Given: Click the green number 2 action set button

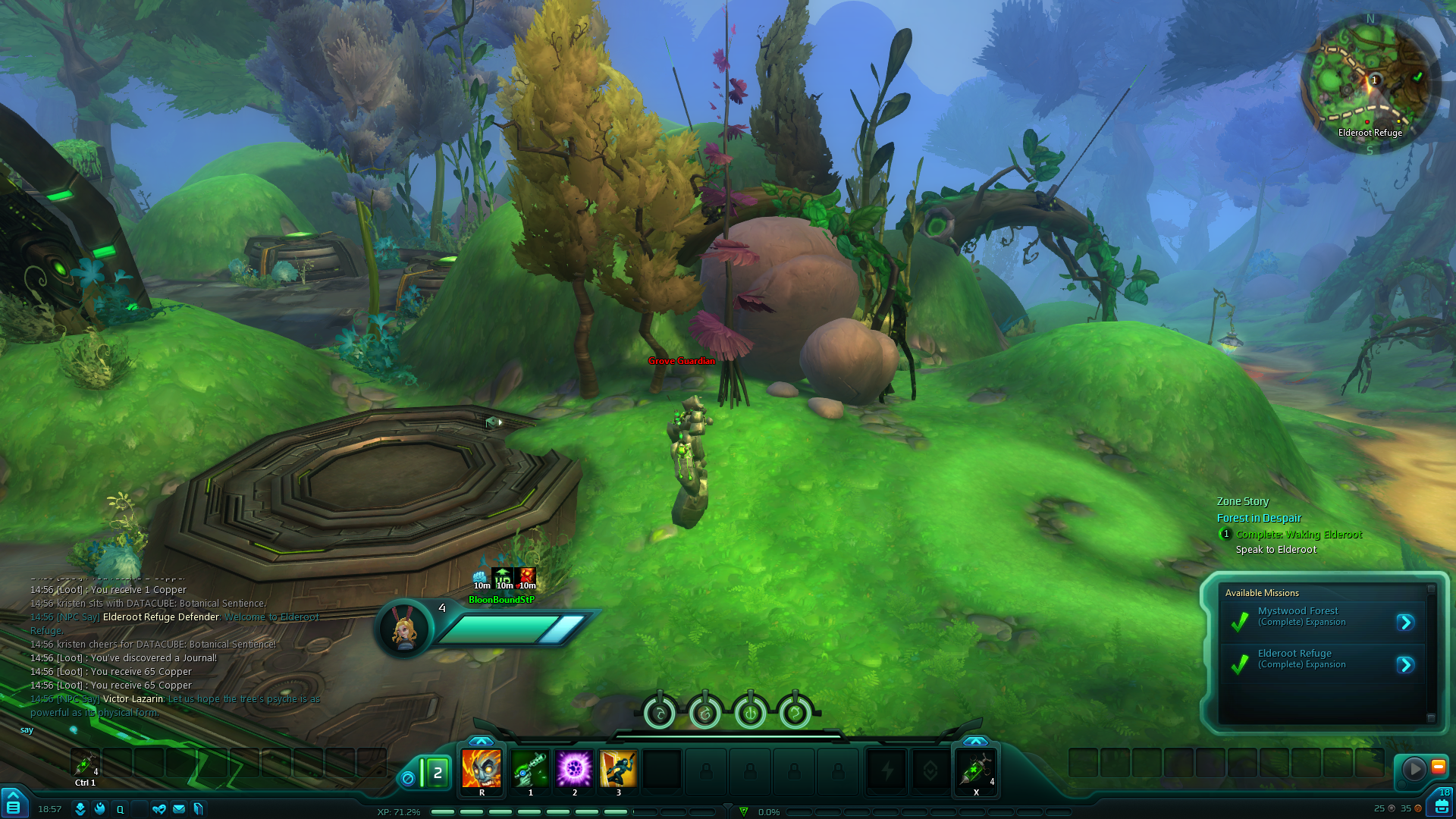Looking at the screenshot, I should (437, 773).
